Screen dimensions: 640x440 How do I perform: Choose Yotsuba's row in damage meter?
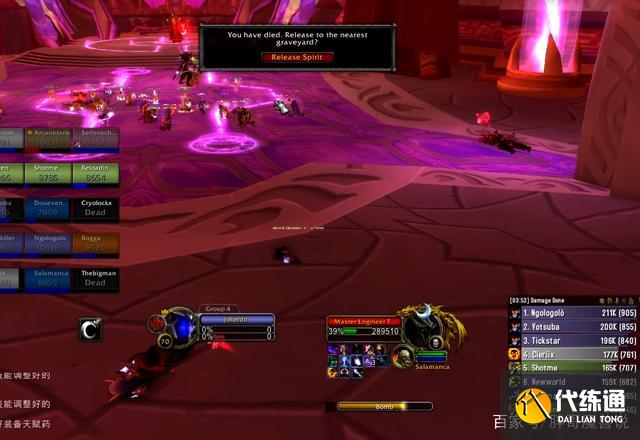562,326
